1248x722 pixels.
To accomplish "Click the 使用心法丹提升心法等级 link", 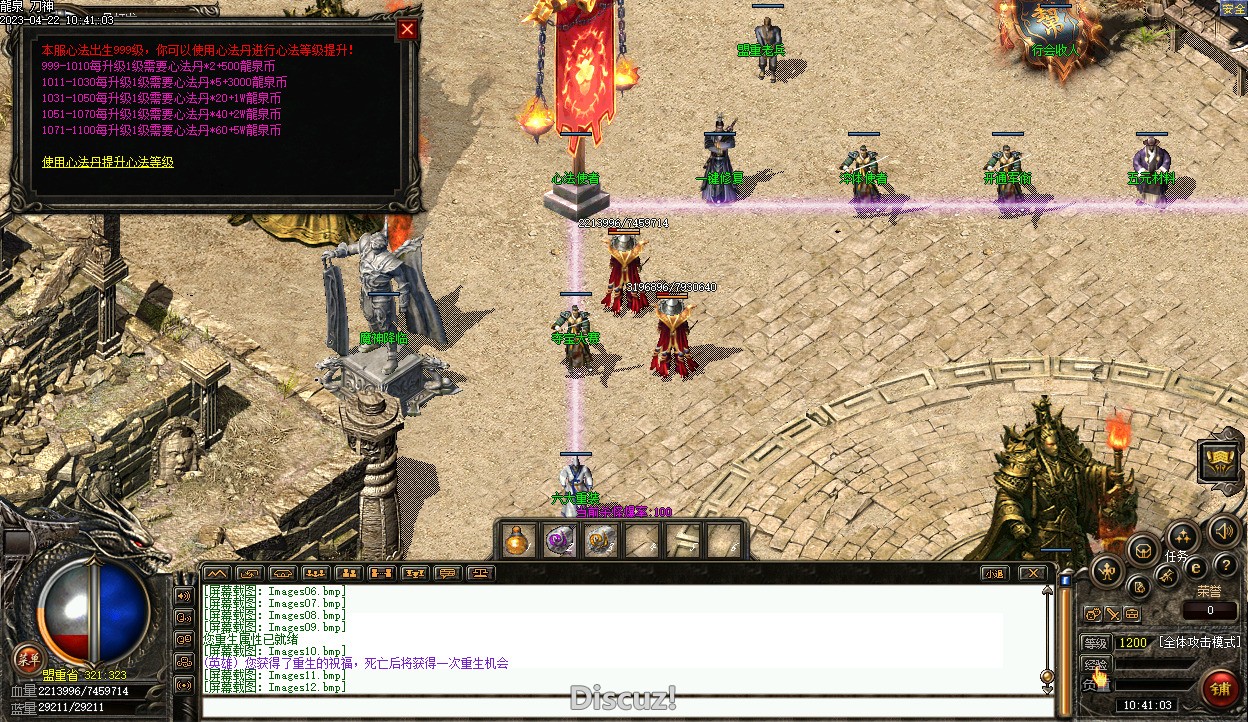I will pyautogui.click(x=108, y=162).
